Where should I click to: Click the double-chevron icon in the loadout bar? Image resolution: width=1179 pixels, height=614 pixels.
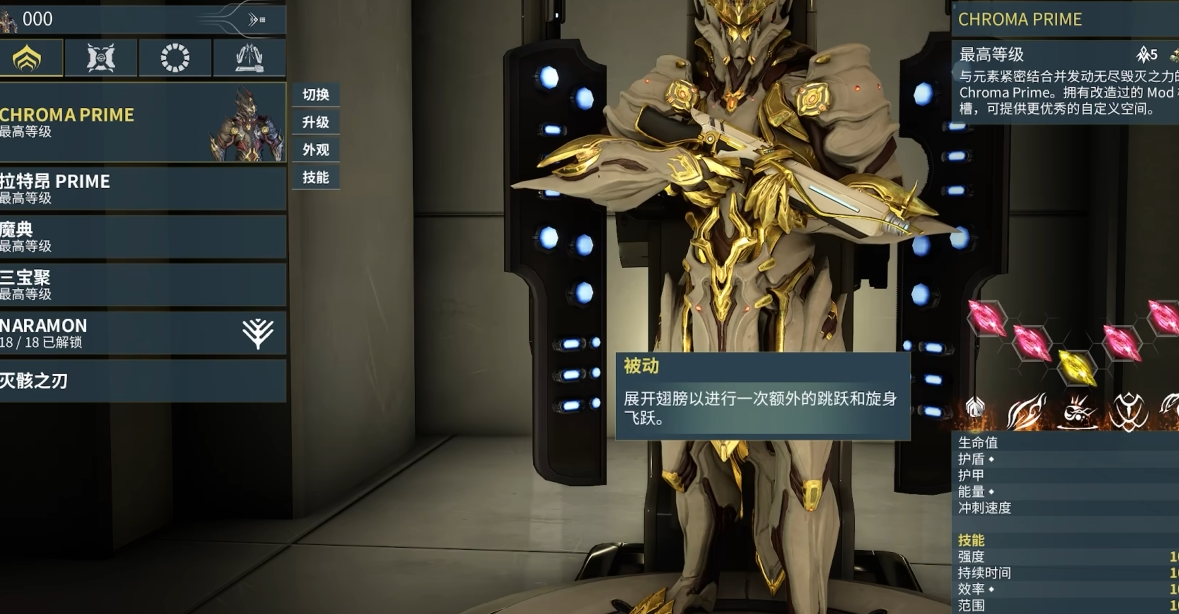tap(257, 19)
